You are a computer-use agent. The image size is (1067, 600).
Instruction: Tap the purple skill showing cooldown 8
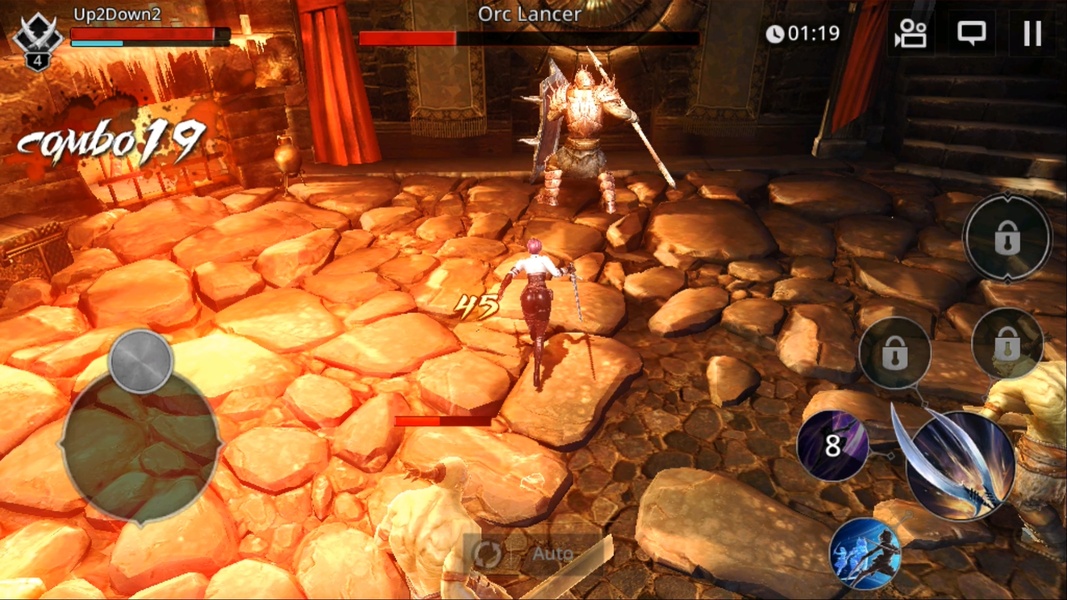tap(833, 445)
